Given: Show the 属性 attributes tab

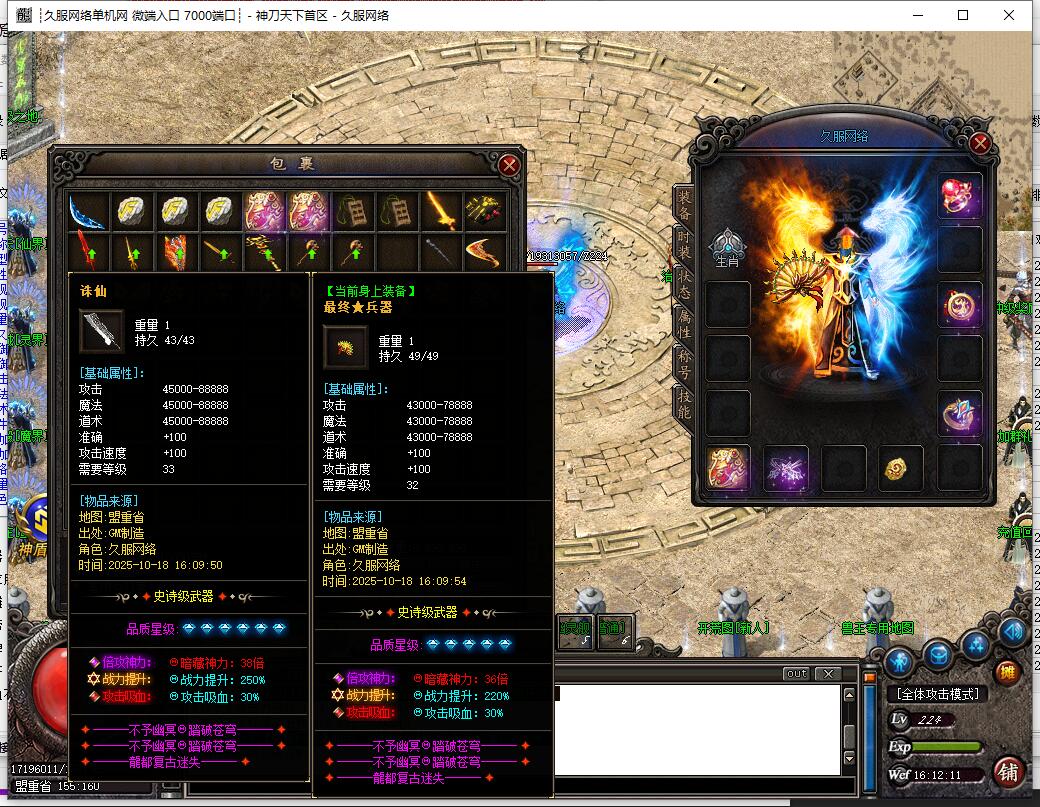Looking at the screenshot, I should (x=684, y=321).
